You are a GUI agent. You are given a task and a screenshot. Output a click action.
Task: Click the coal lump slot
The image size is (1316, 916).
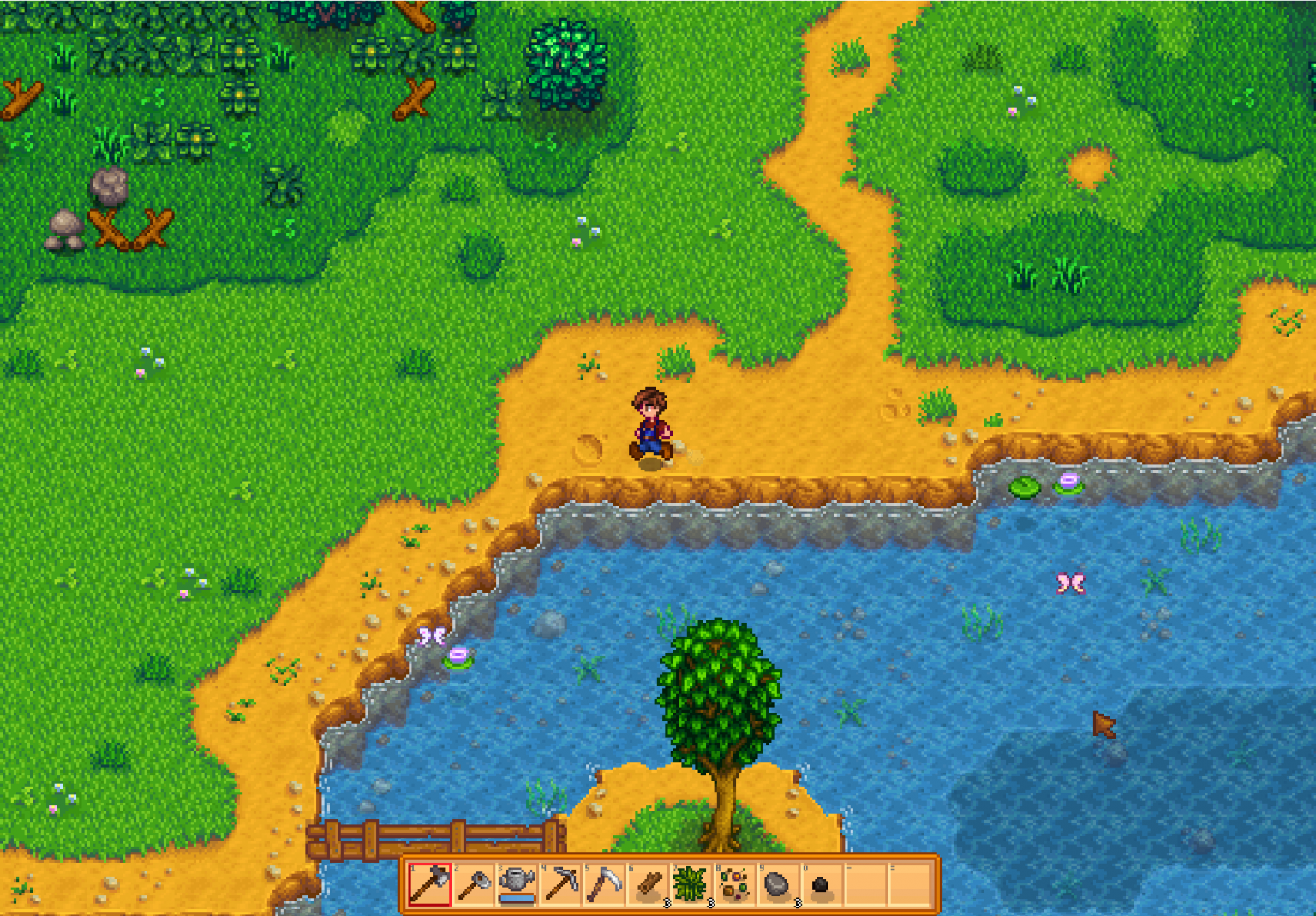822,884
